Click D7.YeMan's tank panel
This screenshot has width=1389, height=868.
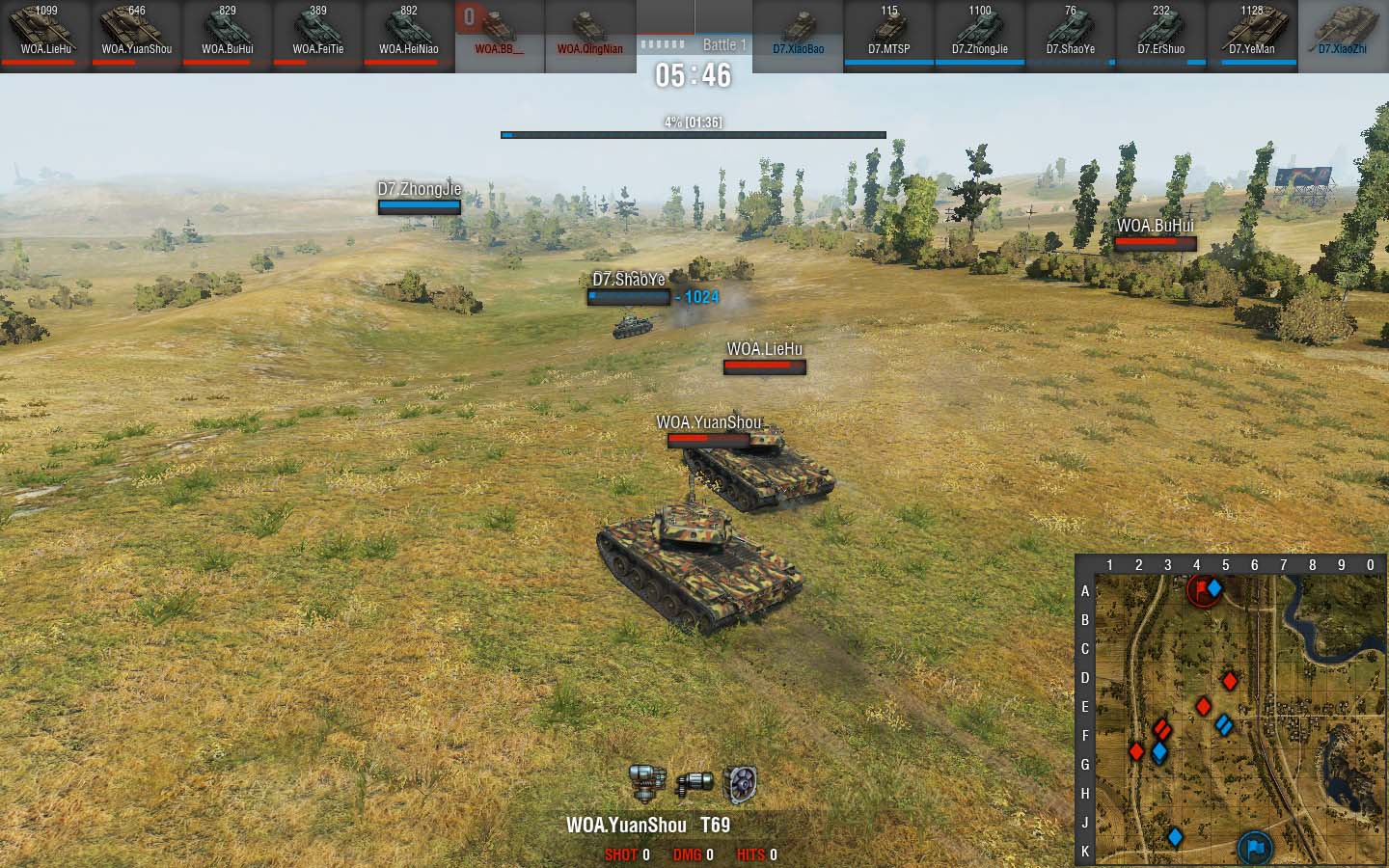point(1251,35)
